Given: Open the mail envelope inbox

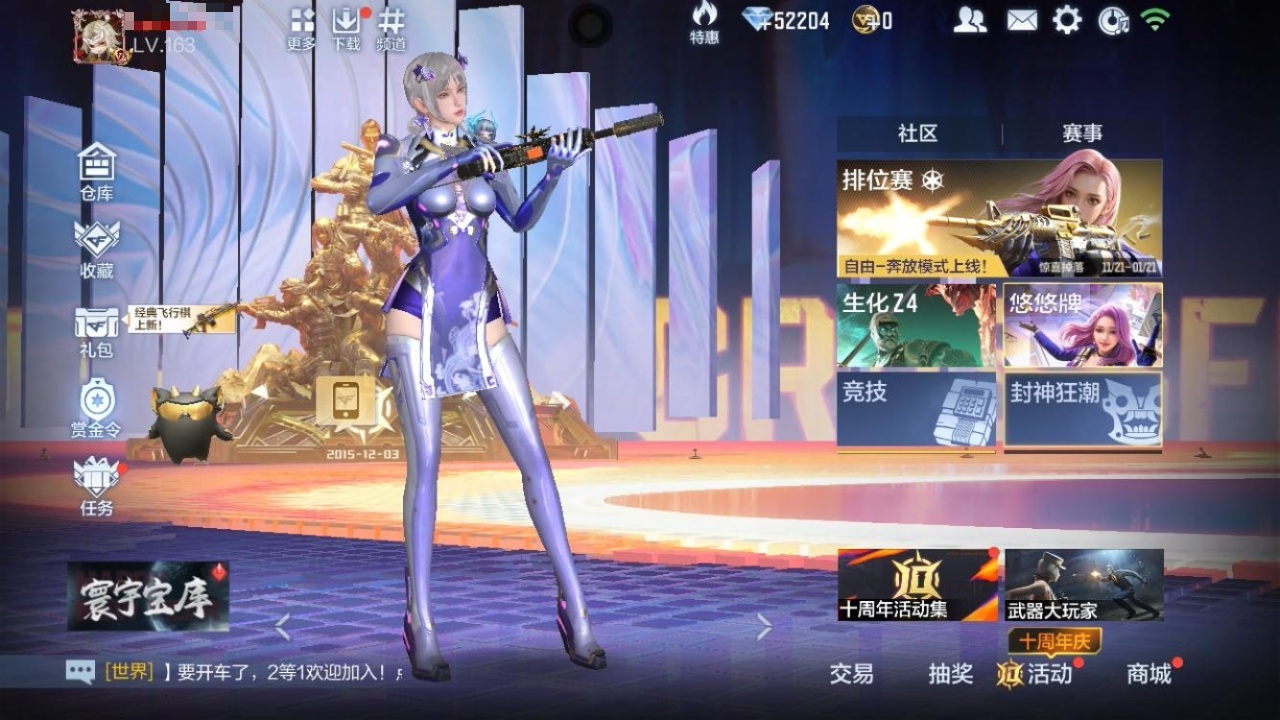Looking at the screenshot, I should [1021, 20].
